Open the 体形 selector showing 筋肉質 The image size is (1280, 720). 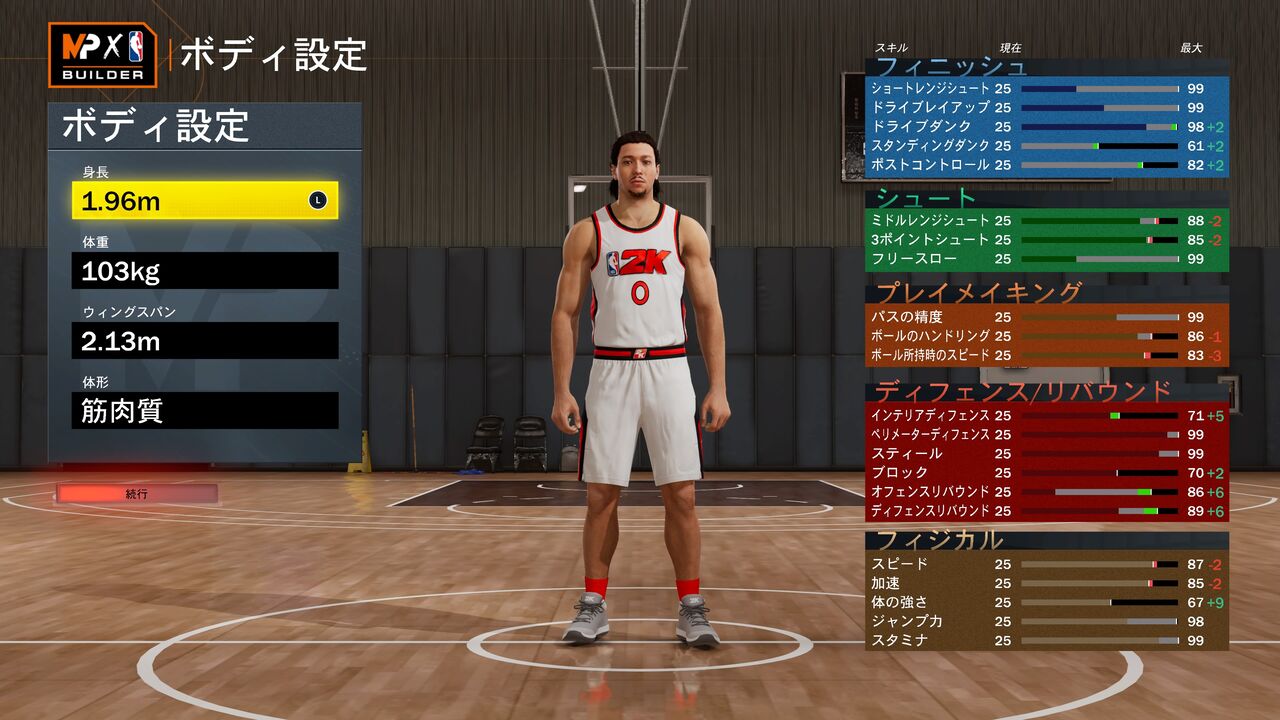click(205, 411)
